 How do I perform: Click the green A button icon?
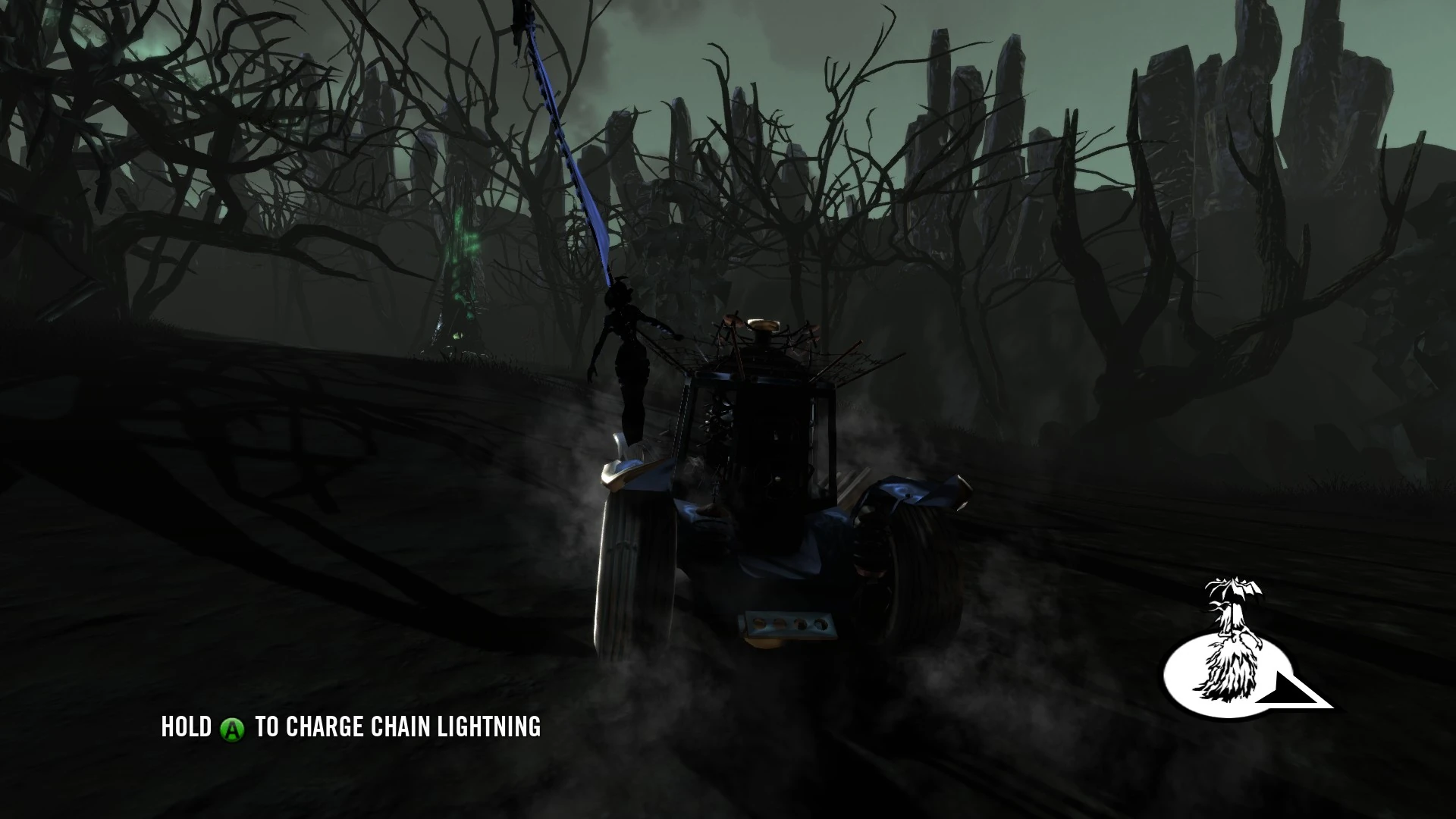tap(231, 726)
